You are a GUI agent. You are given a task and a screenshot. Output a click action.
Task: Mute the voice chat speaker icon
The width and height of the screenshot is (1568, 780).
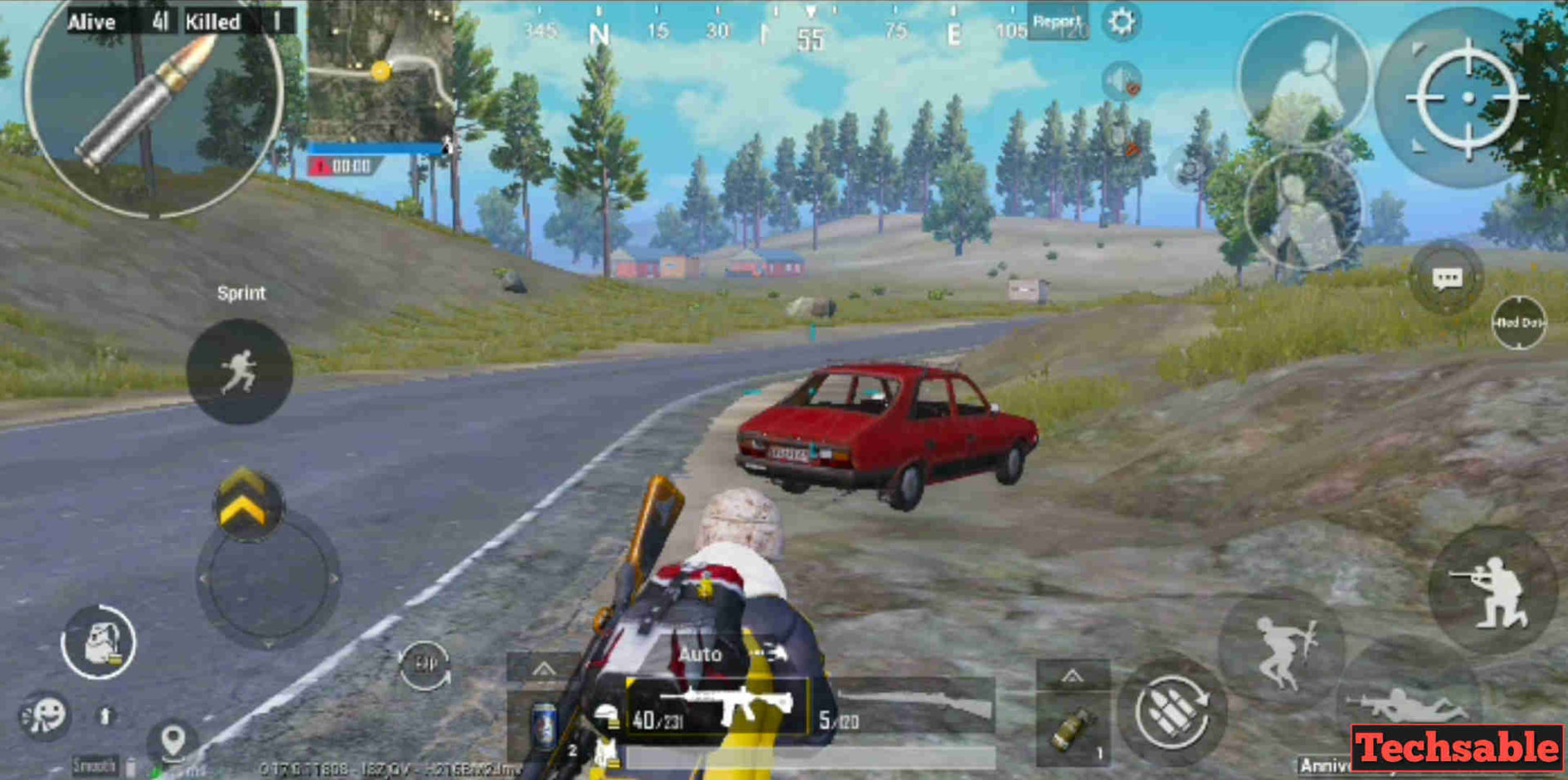[x=1121, y=82]
